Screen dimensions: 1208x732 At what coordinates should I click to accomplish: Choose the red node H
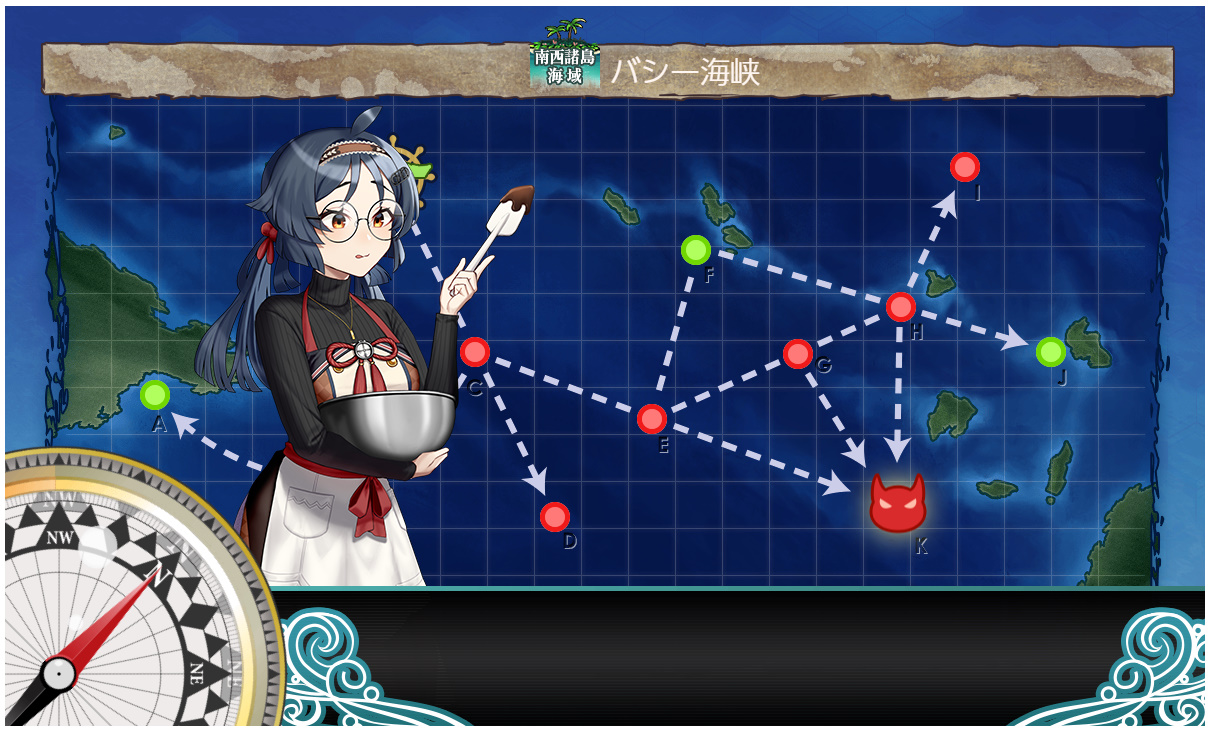tap(900, 307)
